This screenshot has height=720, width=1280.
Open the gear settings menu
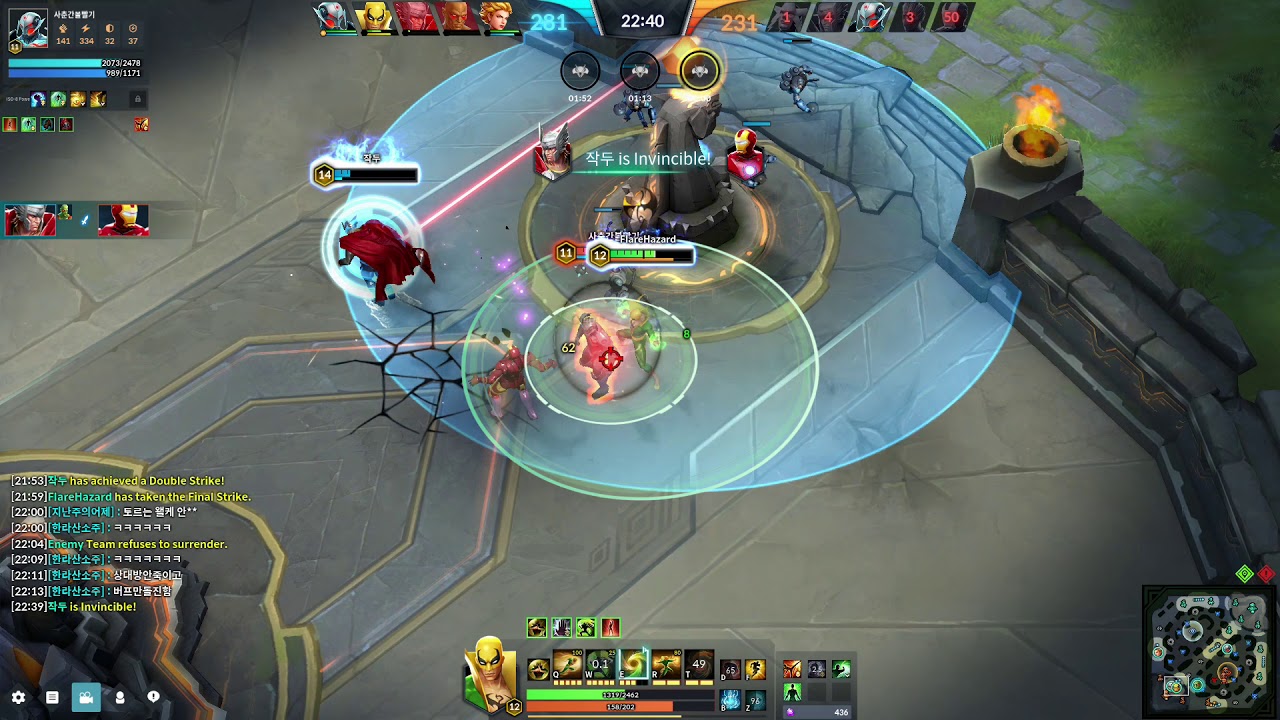coord(18,697)
